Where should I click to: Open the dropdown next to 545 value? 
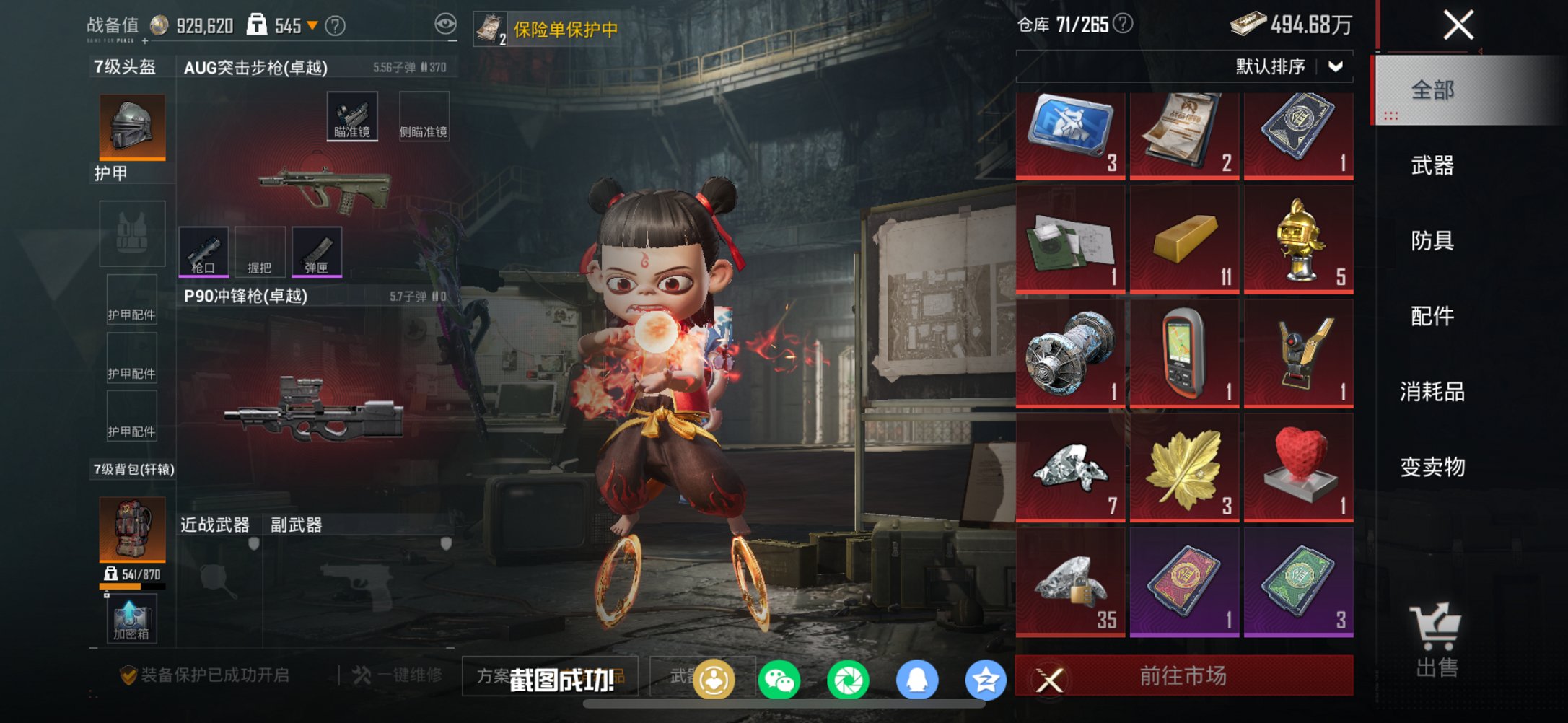tap(312, 24)
